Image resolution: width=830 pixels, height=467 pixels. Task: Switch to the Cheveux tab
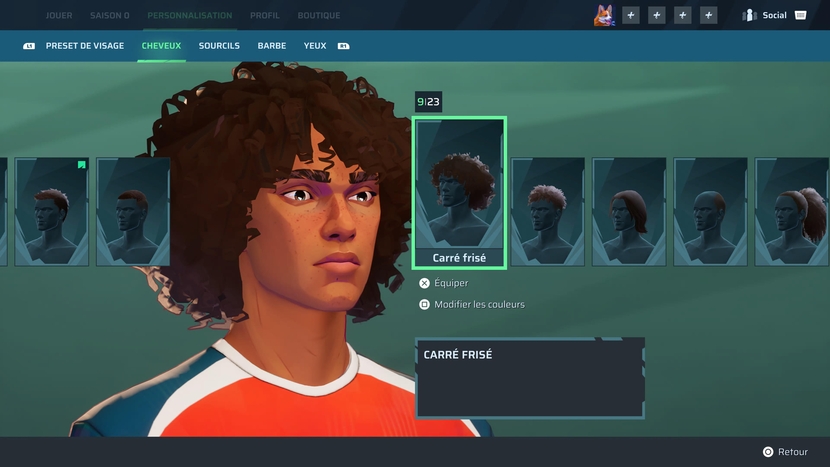(x=161, y=46)
